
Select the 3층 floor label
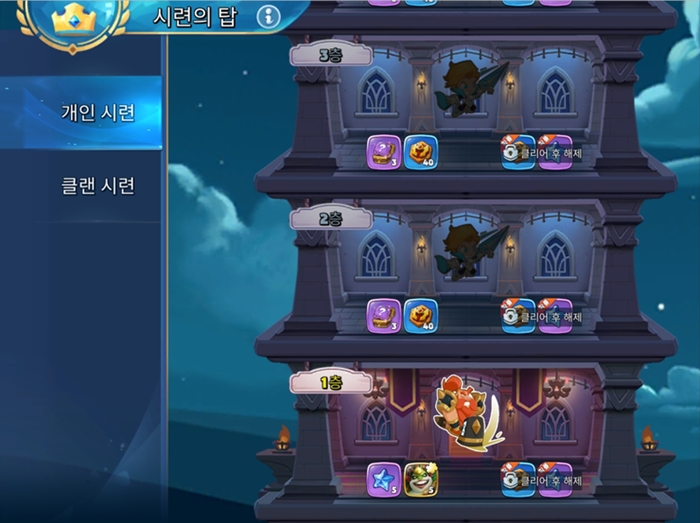(x=329, y=55)
